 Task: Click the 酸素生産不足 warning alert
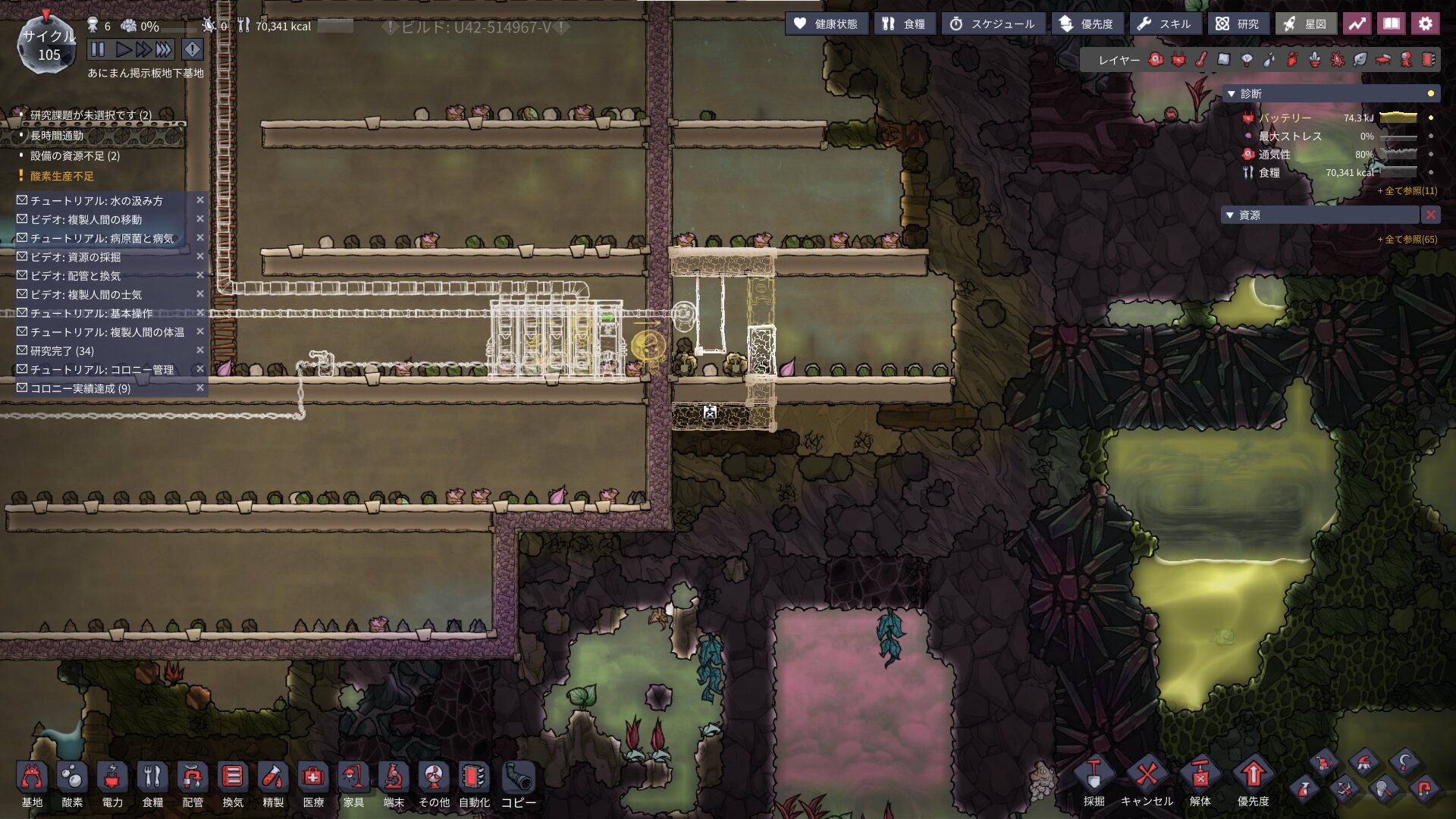tap(62, 176)
